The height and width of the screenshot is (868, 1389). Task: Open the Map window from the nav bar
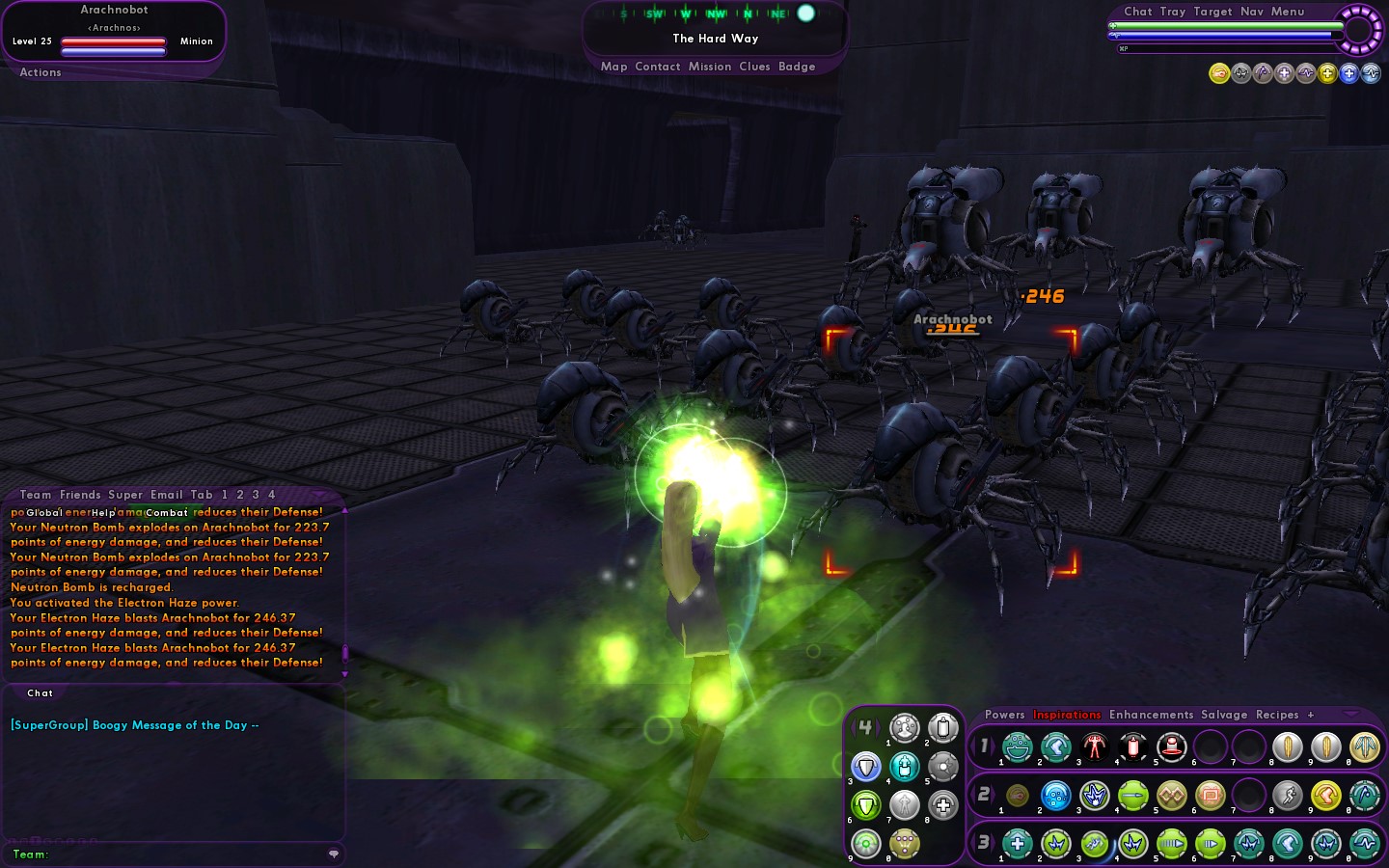point(613,67)
